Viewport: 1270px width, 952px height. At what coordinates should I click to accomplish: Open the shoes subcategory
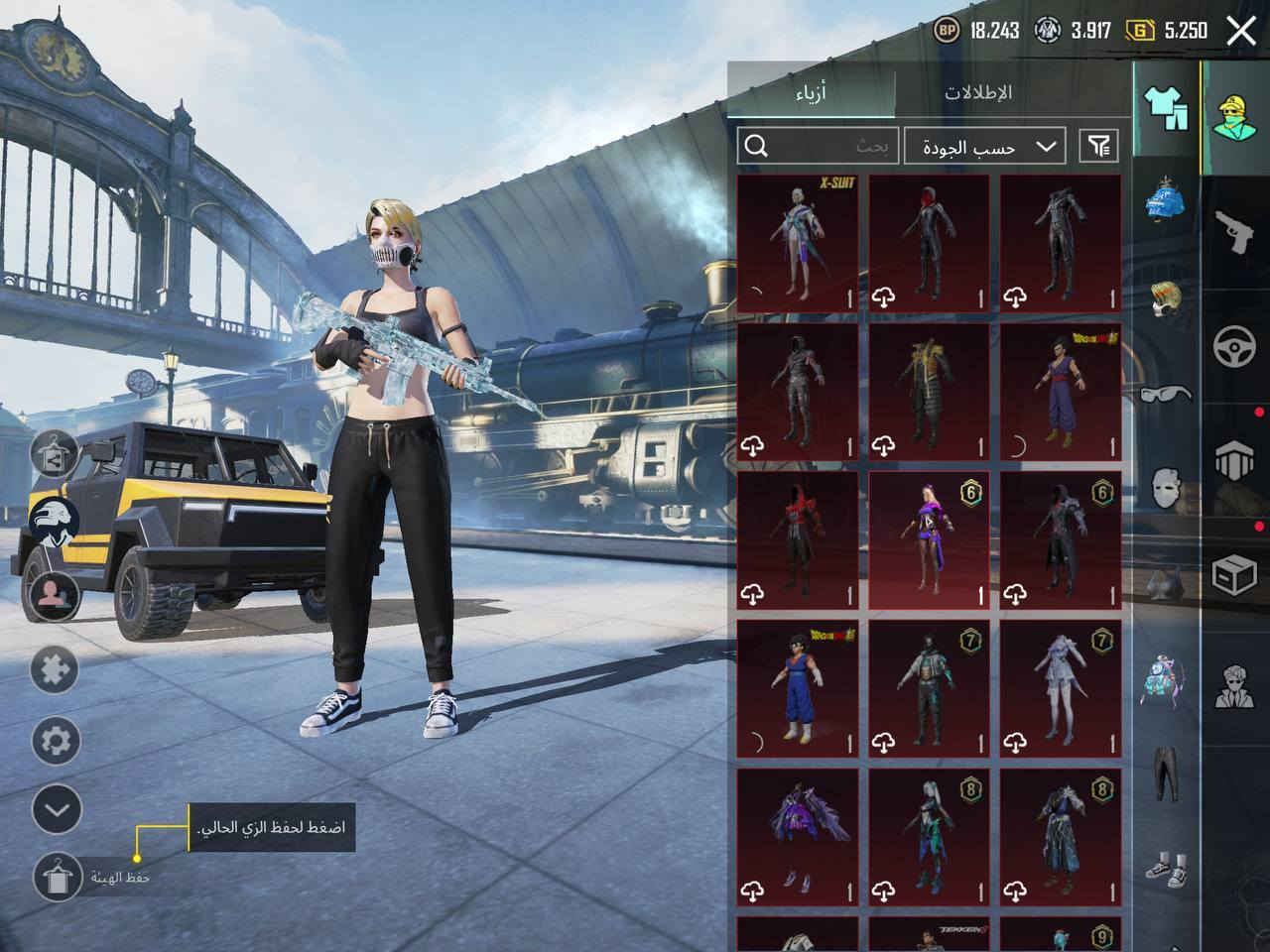[1166, 866]
